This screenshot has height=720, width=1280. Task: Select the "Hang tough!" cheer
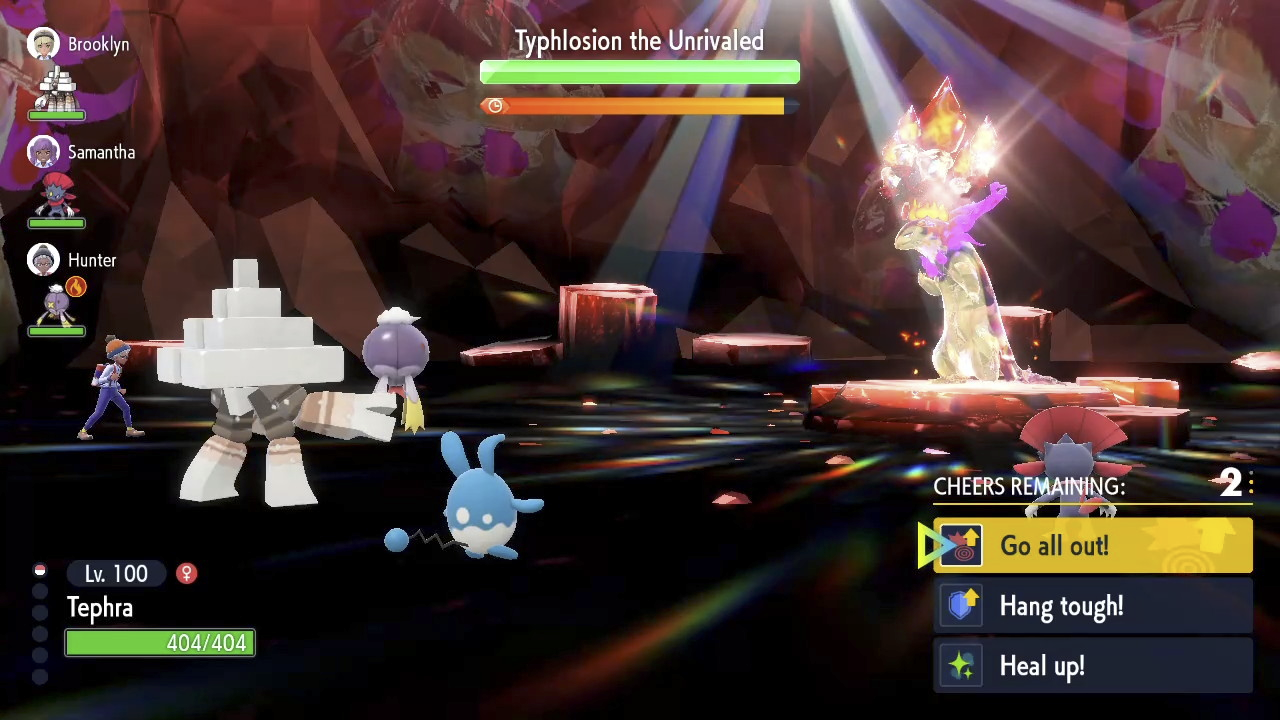click(x=1092, y=606)
